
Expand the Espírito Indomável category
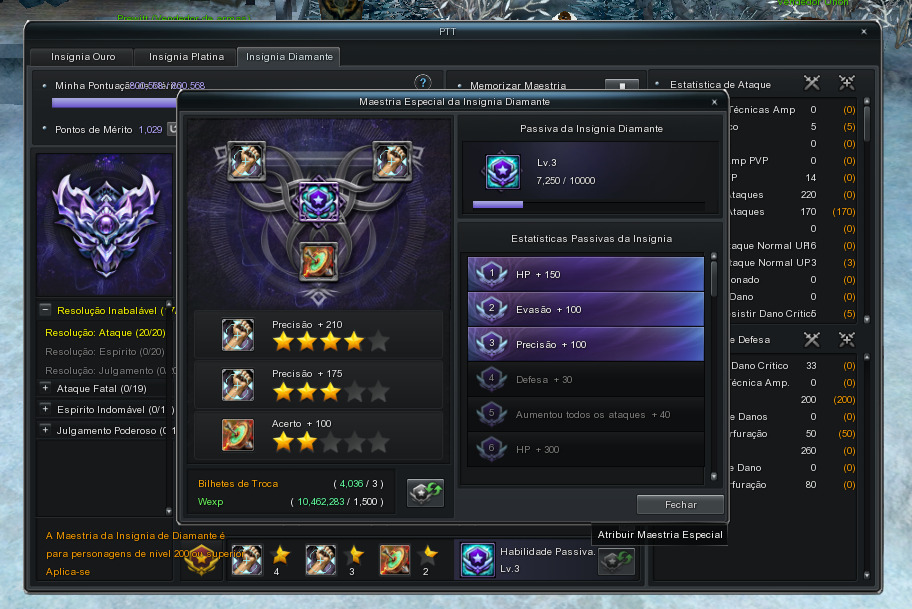tap(46, 408)
